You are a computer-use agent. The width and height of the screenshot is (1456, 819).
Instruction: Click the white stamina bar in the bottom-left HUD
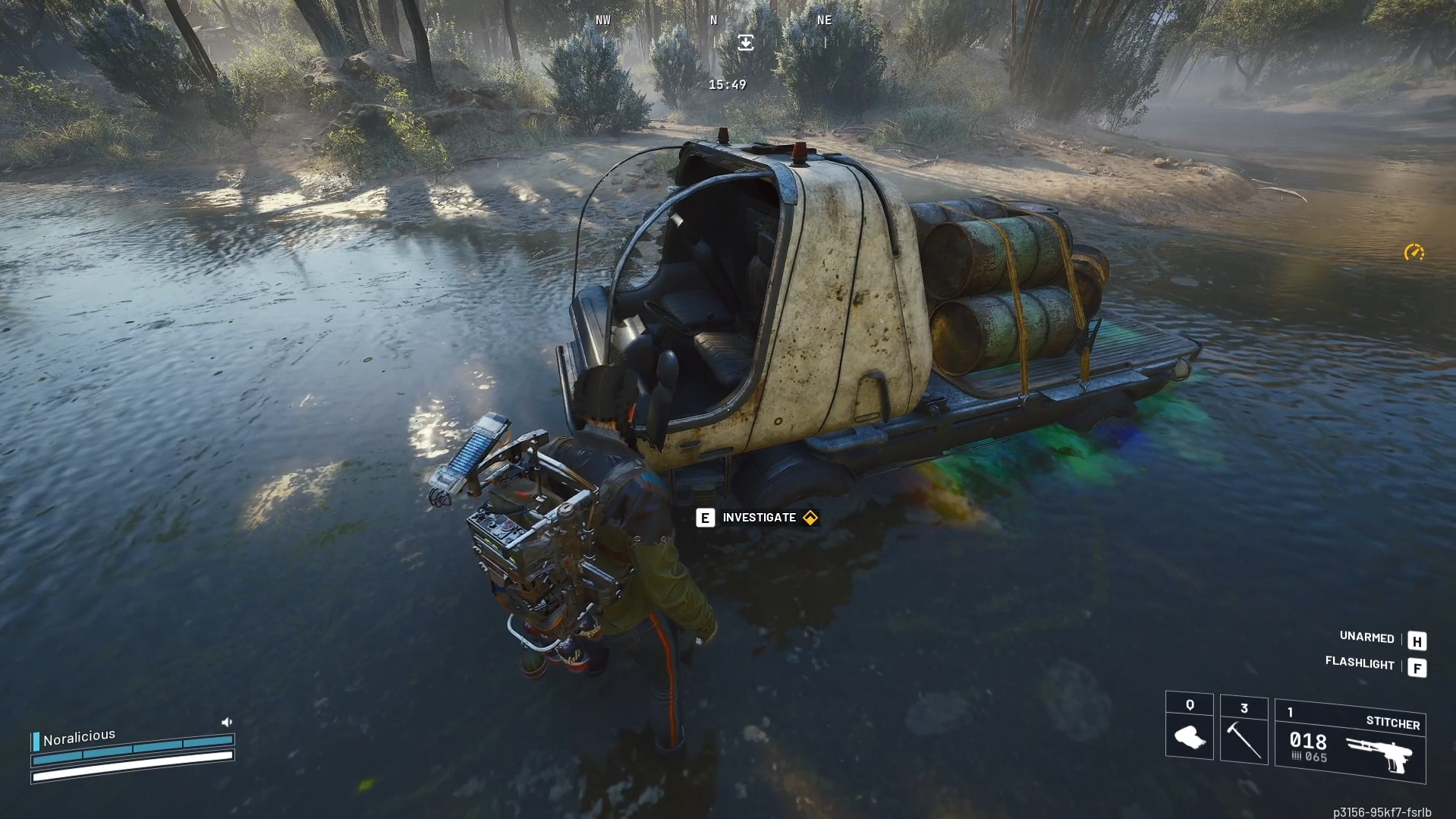pos(131,767)
